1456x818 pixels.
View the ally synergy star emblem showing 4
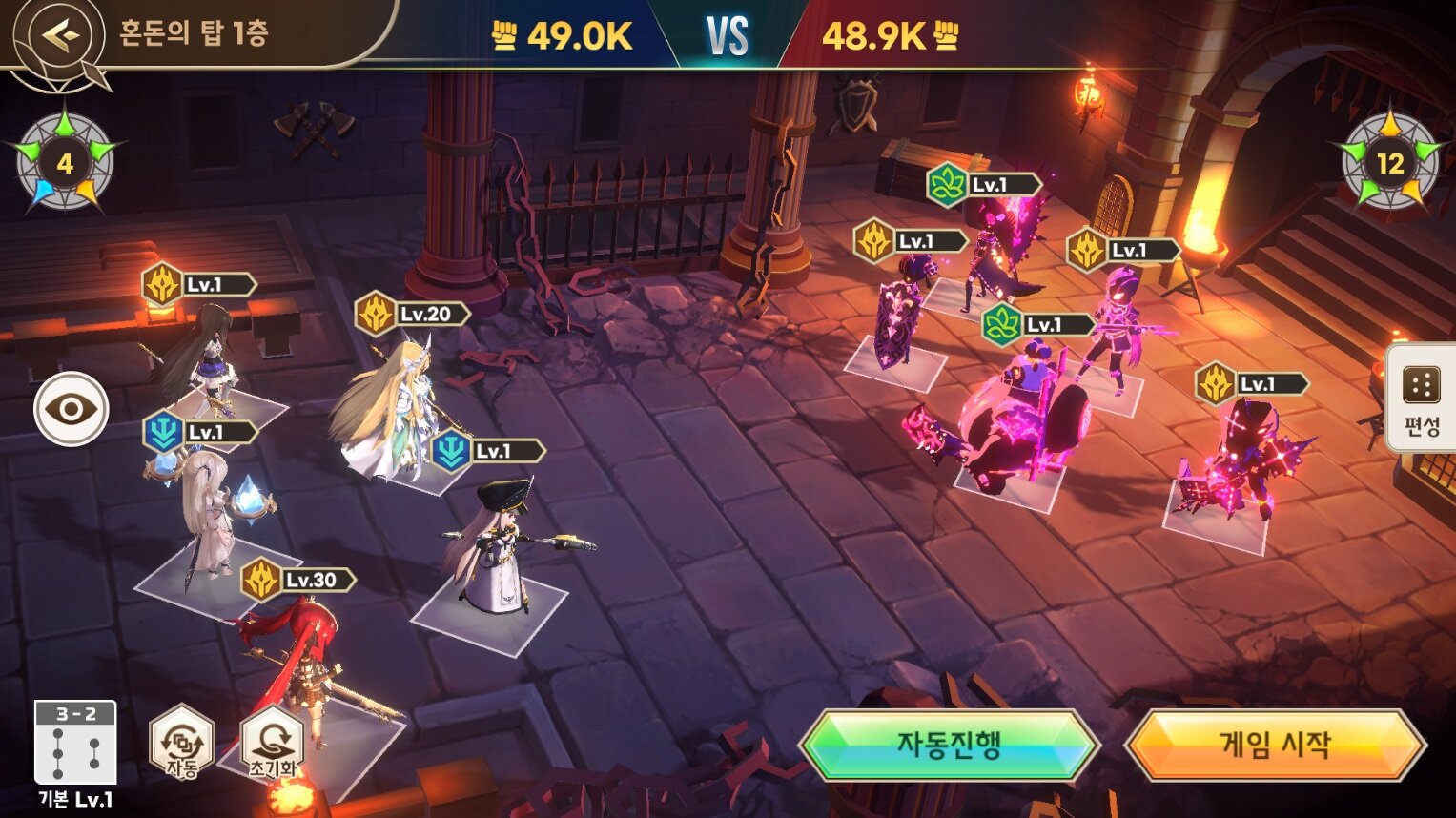coord(65,163)
